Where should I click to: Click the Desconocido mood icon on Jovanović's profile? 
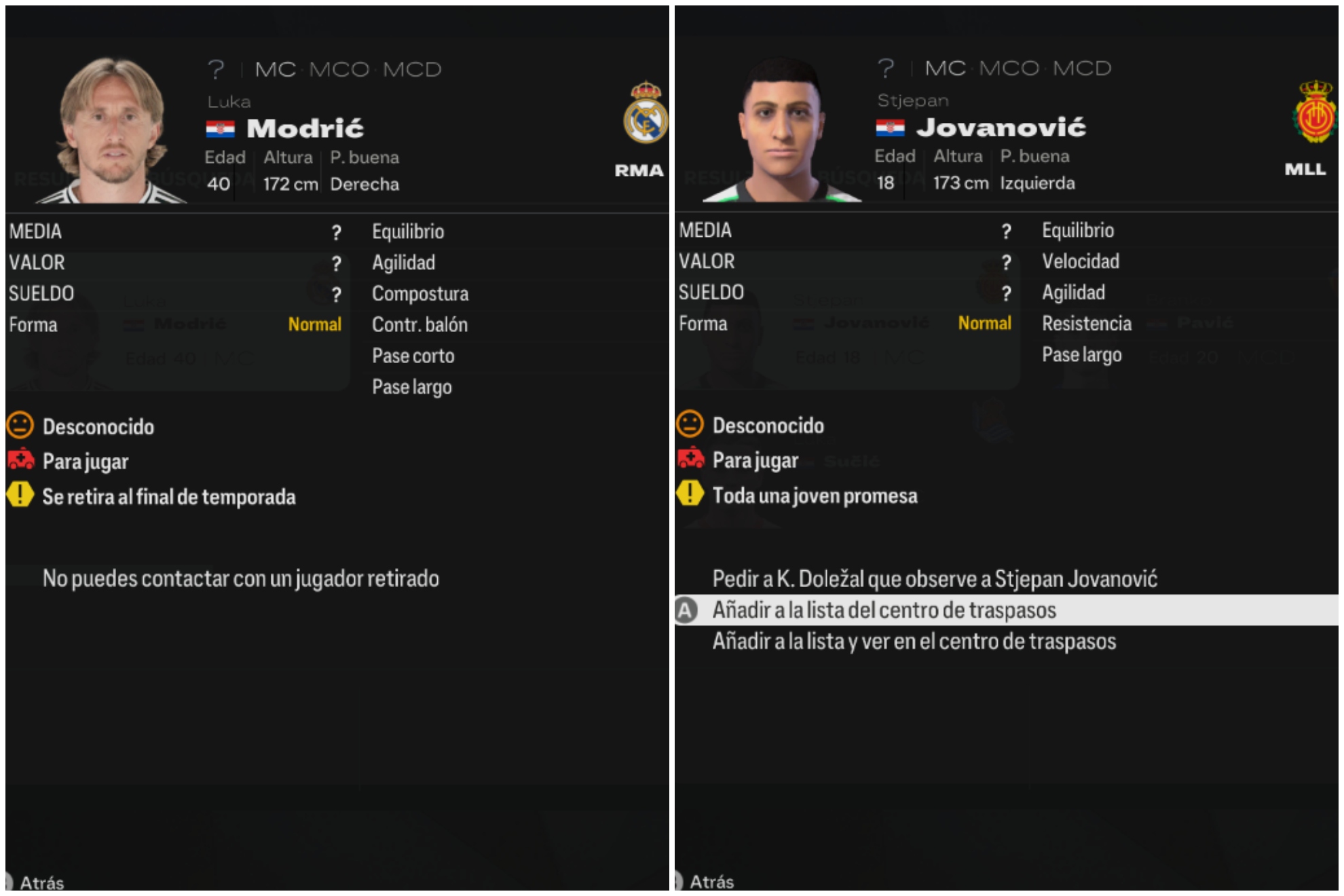point(690,426)
